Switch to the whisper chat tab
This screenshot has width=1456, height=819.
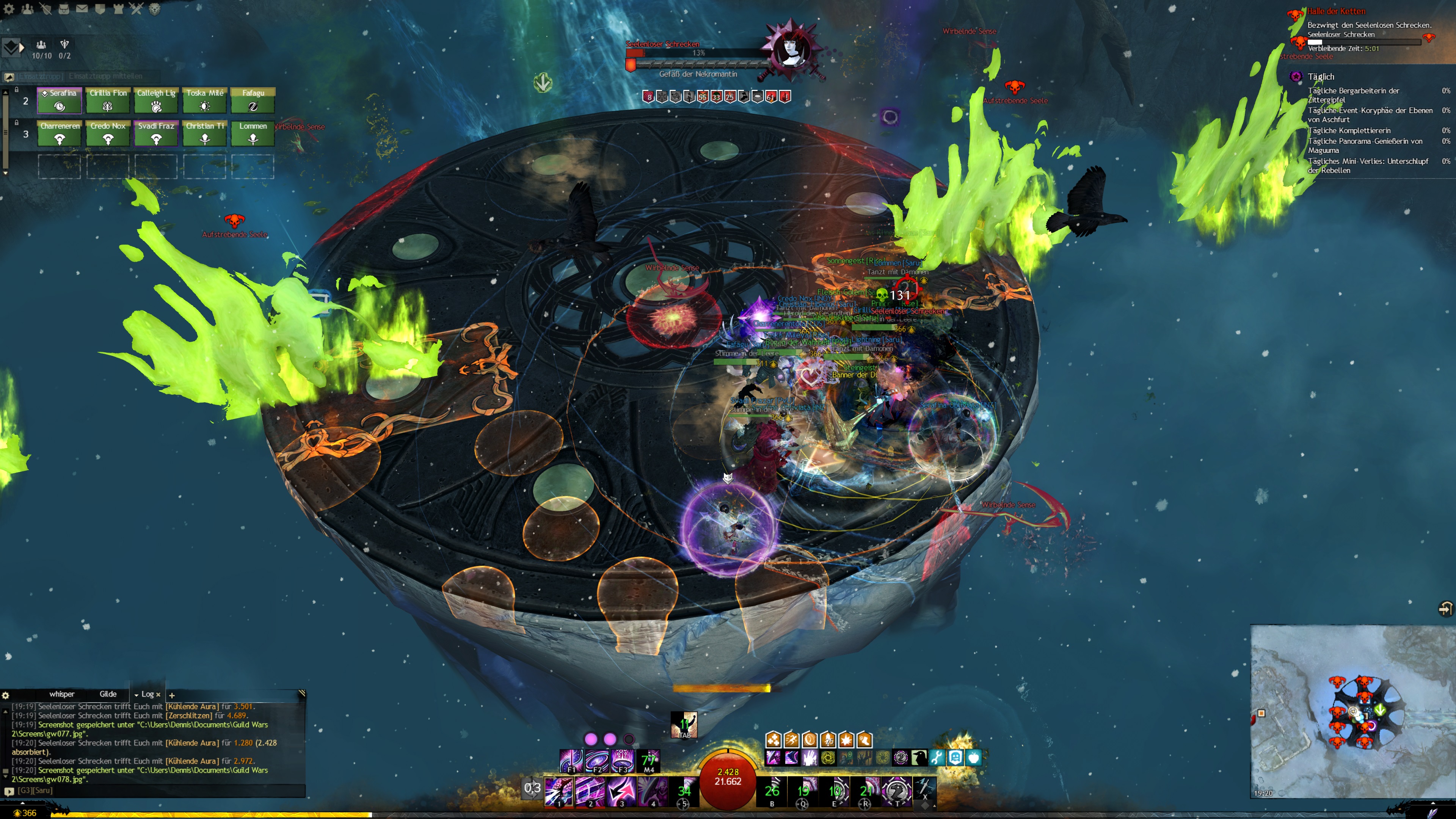click(x=61, y=694)
